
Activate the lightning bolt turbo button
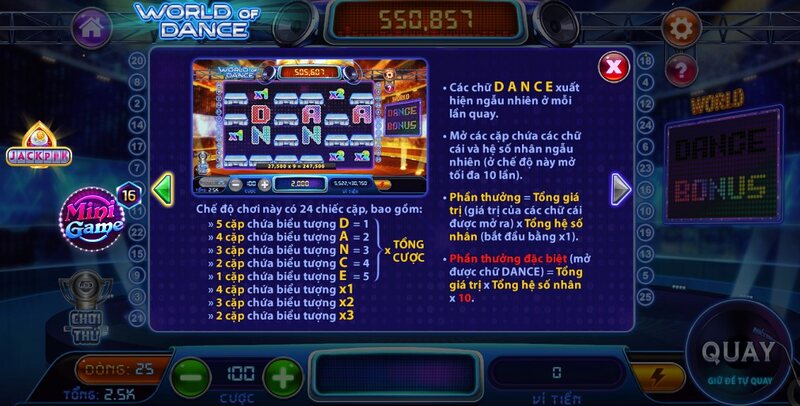point(658,377)
